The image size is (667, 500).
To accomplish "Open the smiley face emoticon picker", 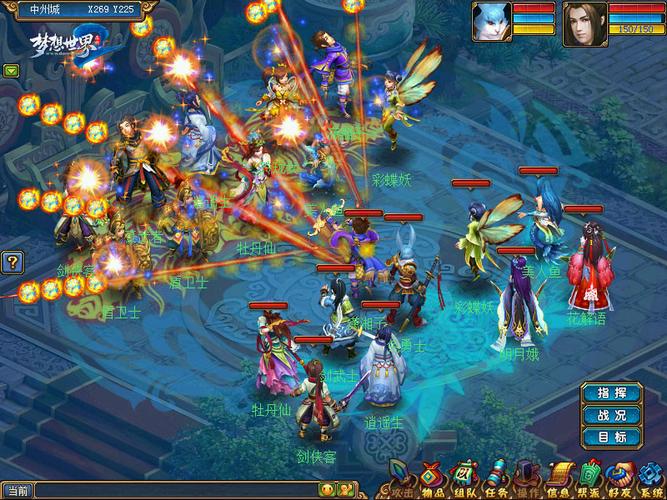I will 328,490.
